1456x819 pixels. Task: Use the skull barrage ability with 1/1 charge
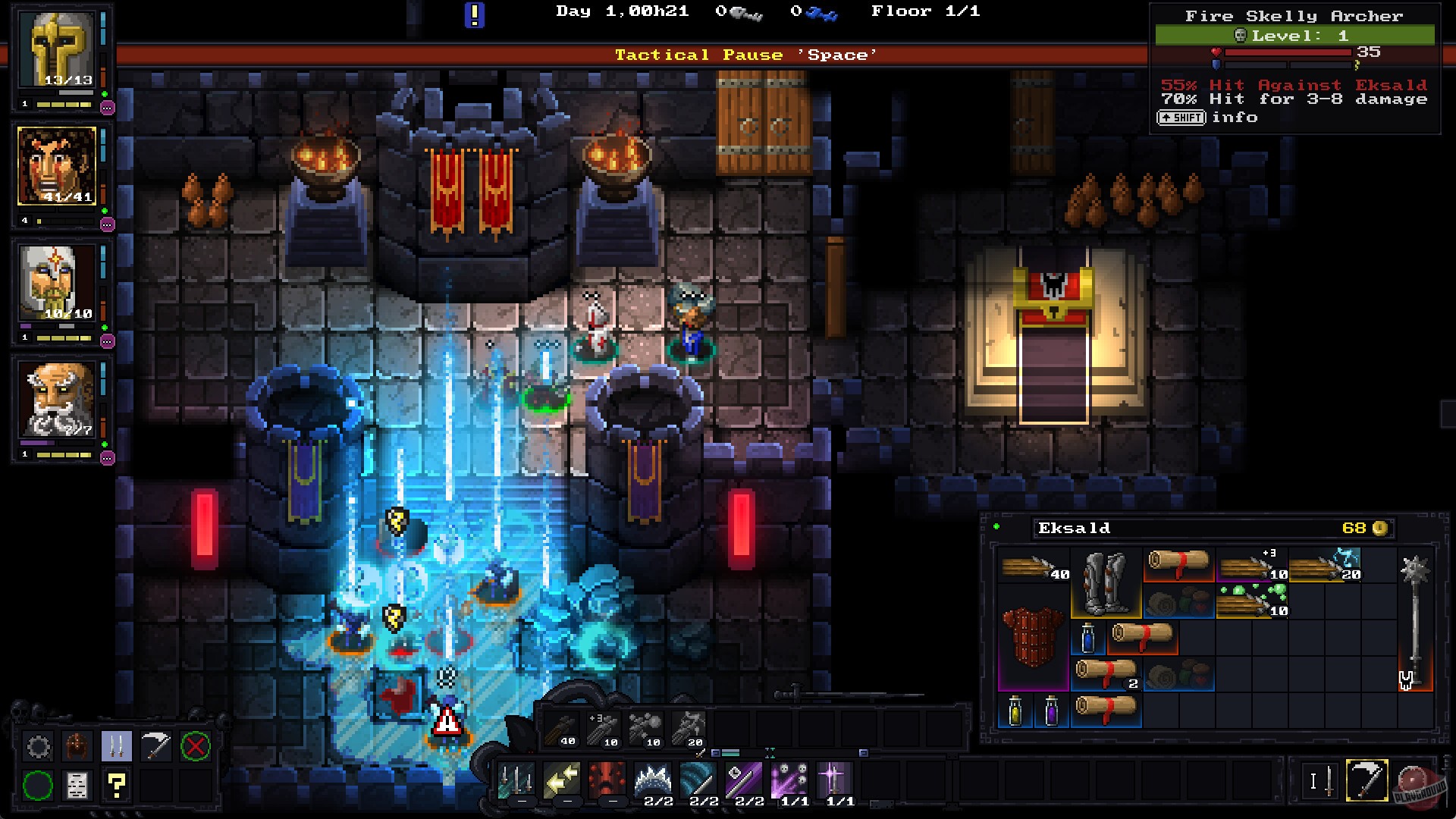[x=789, y=780]
